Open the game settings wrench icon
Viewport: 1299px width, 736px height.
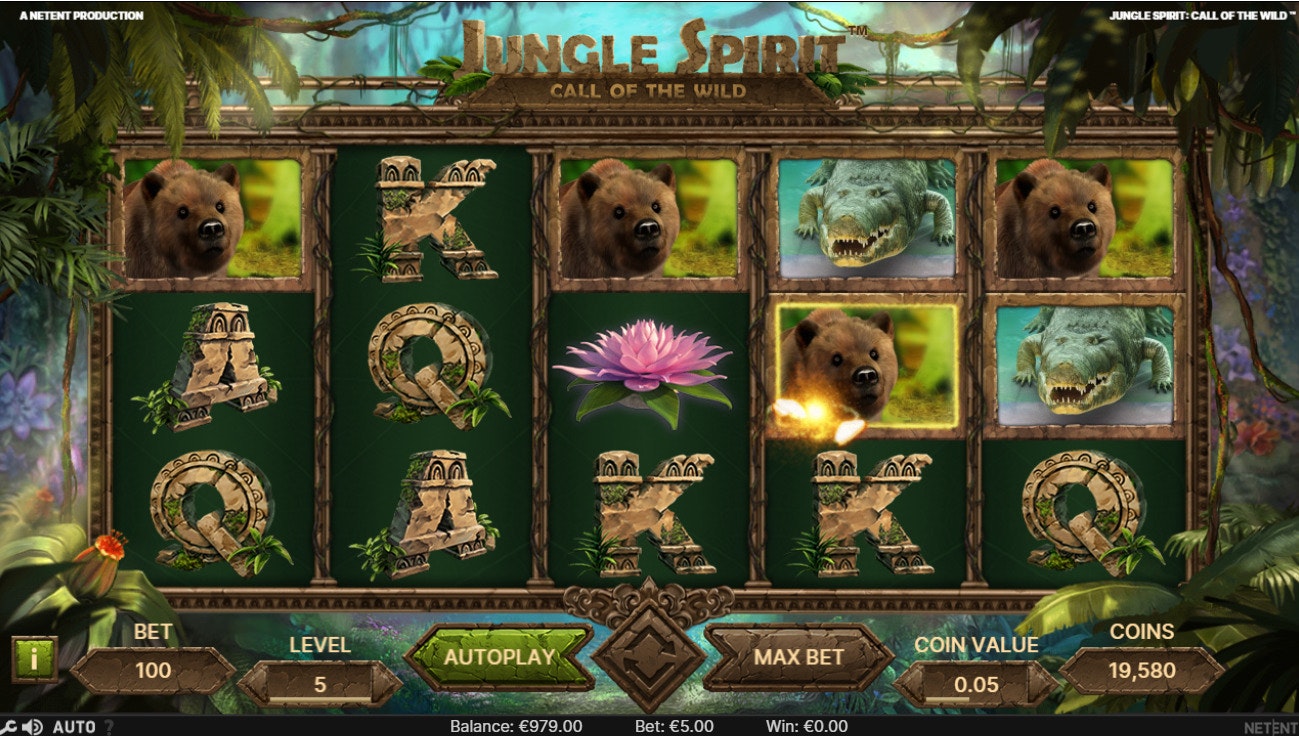coord(8,726)
